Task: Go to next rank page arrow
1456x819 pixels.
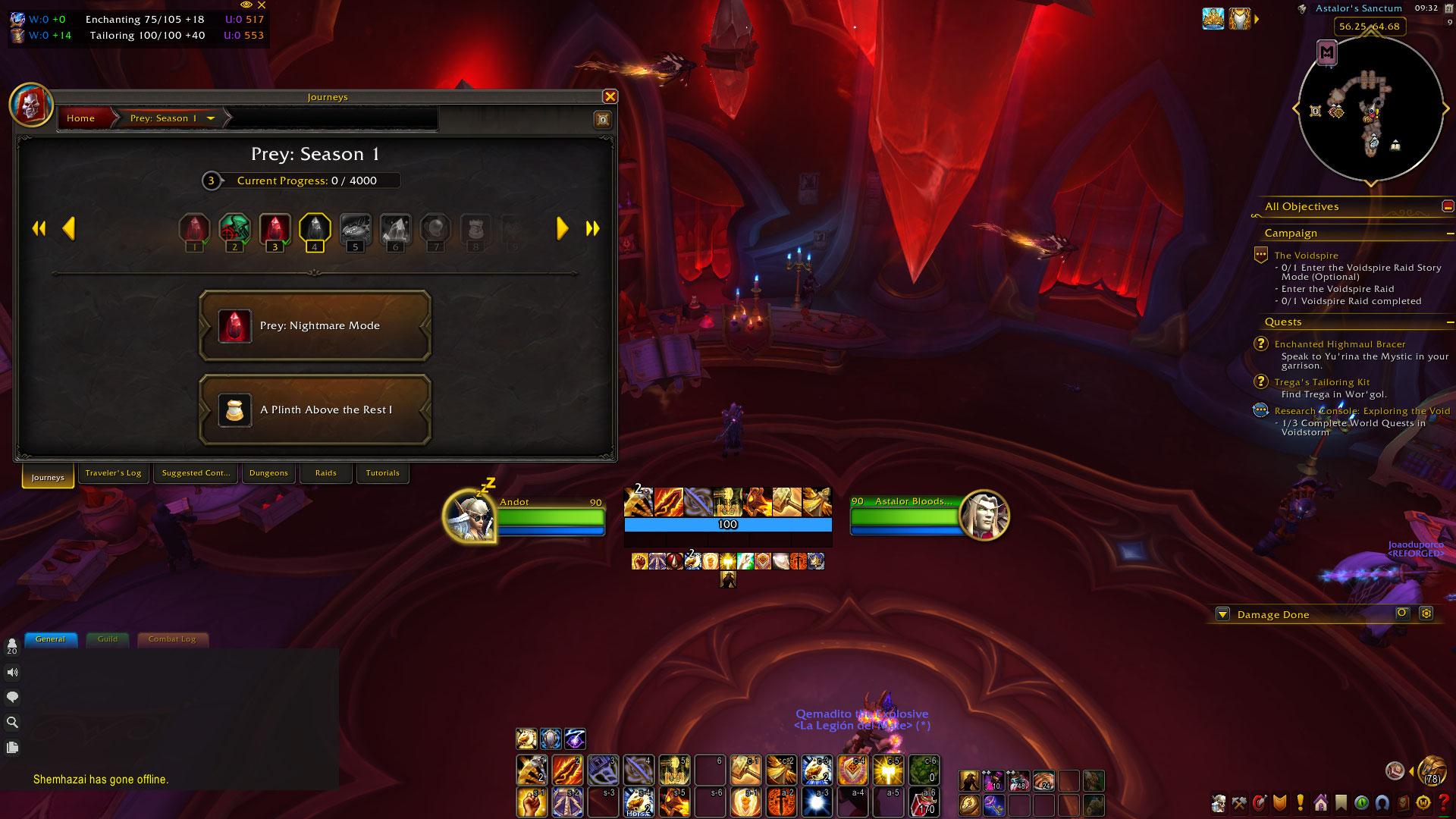Action: tap(562, 228)
